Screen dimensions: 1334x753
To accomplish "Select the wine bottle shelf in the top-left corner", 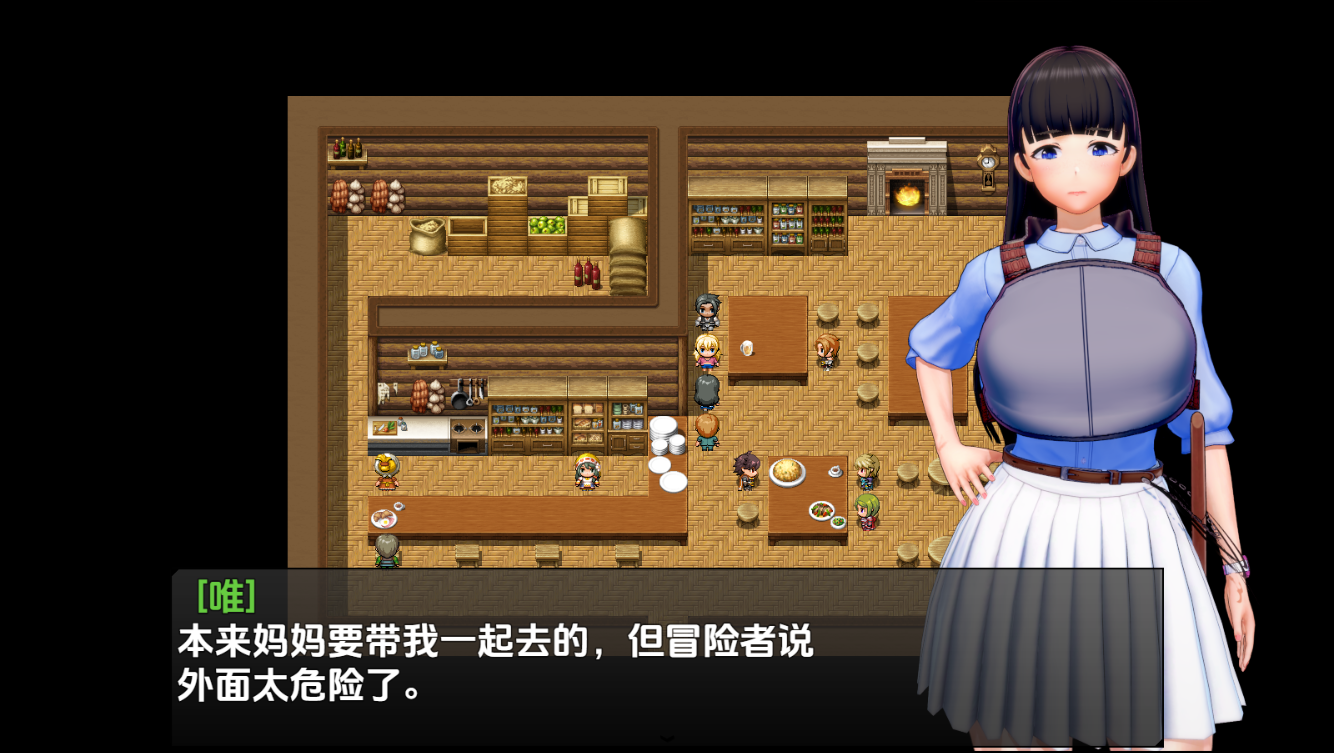I will [x=348, y=150].
